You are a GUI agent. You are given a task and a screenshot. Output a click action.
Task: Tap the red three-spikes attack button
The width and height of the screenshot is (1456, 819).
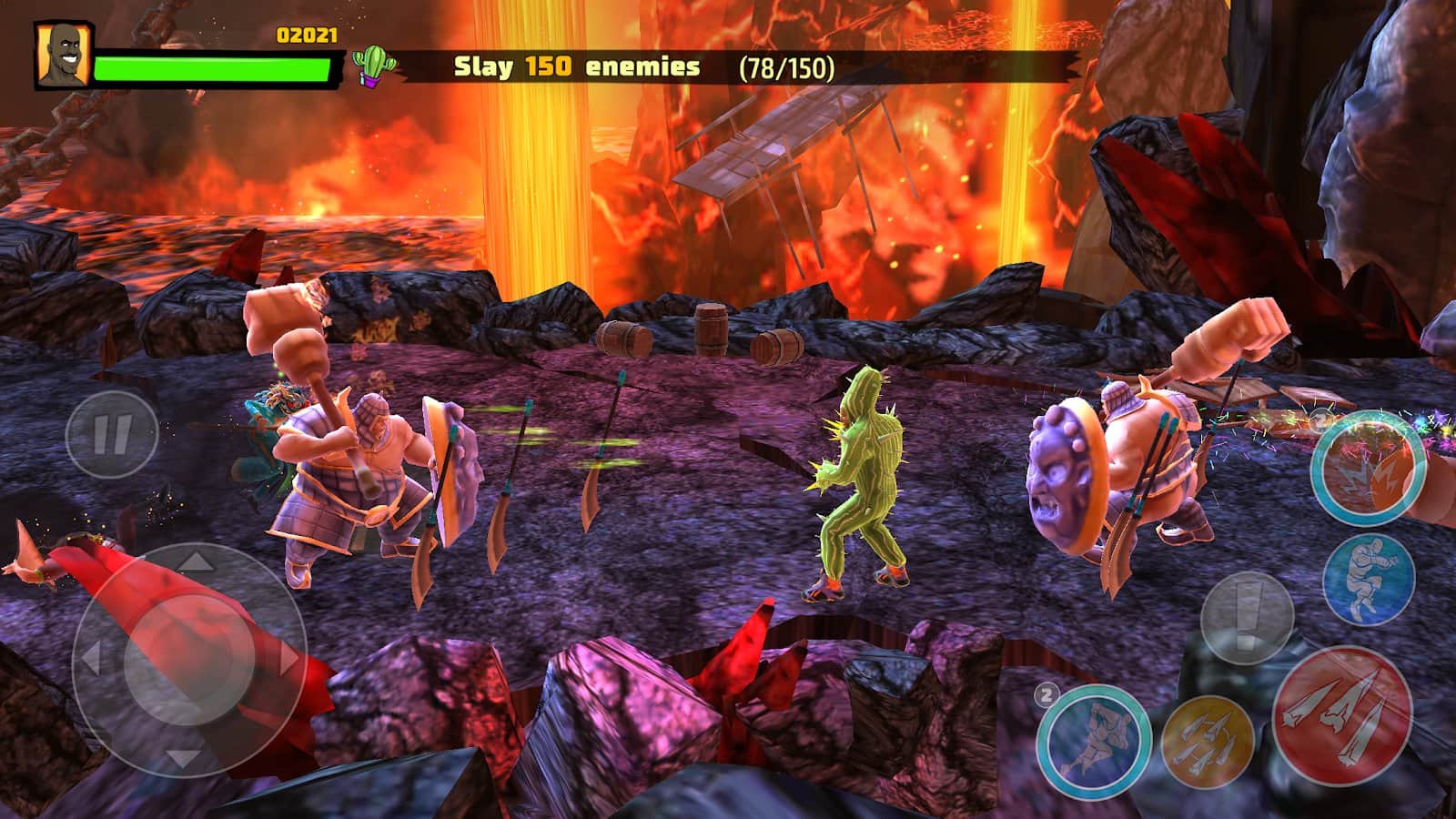tap(1341, 715)
